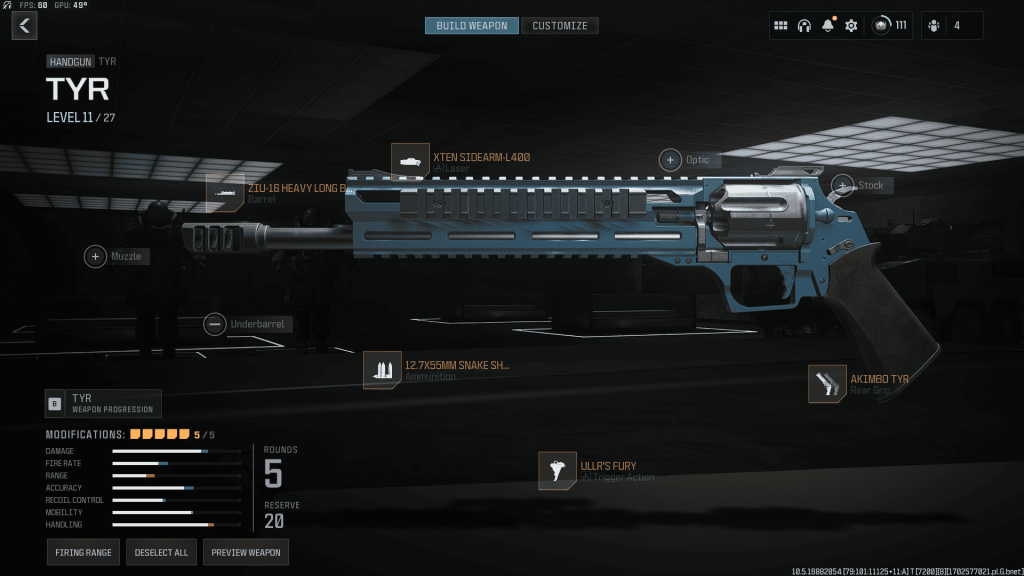Add an Optic attachment
The height and width of the screenshot is (576, 1024).
point(670,160)
